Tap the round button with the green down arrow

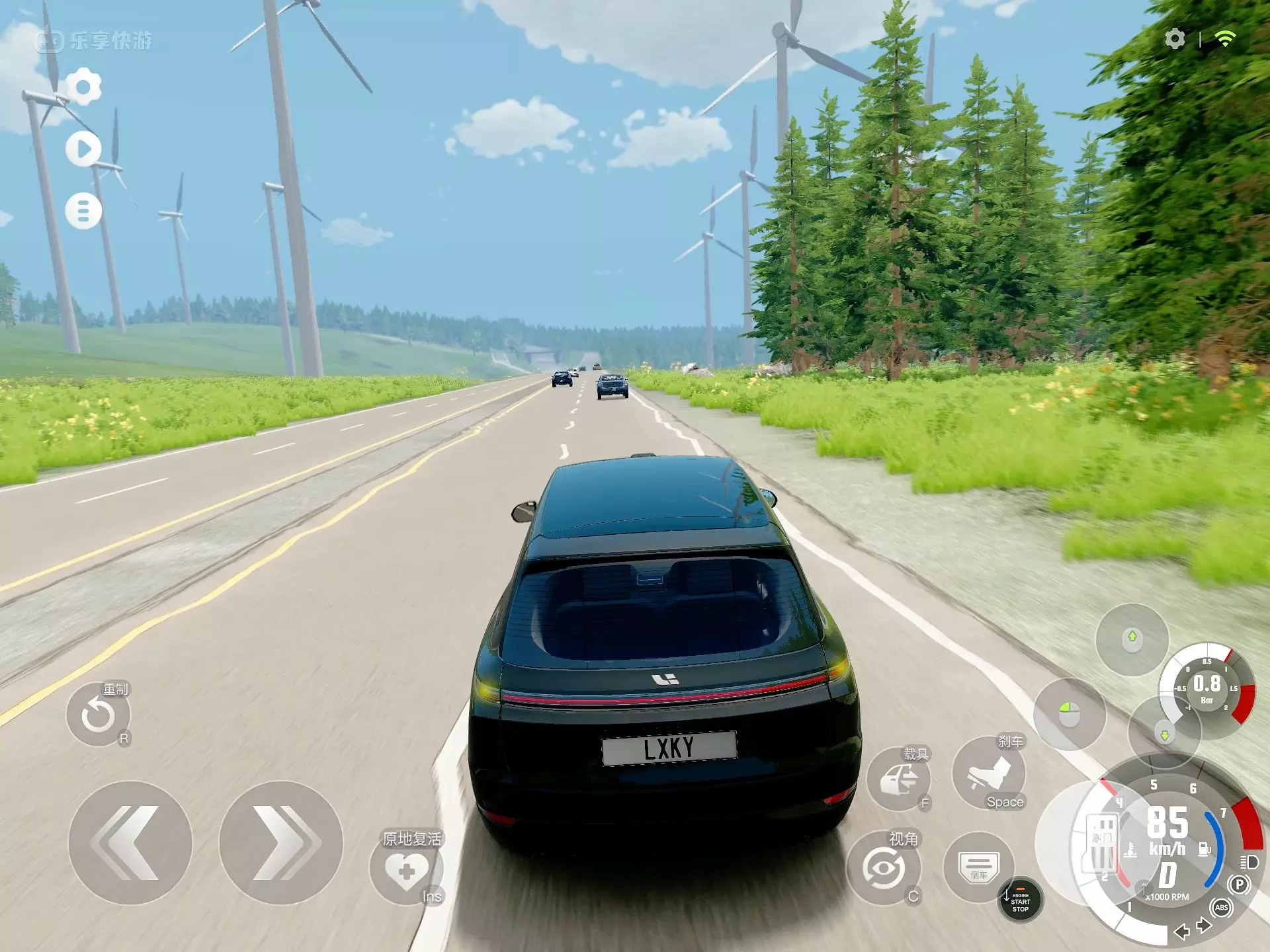point(1164,734)
